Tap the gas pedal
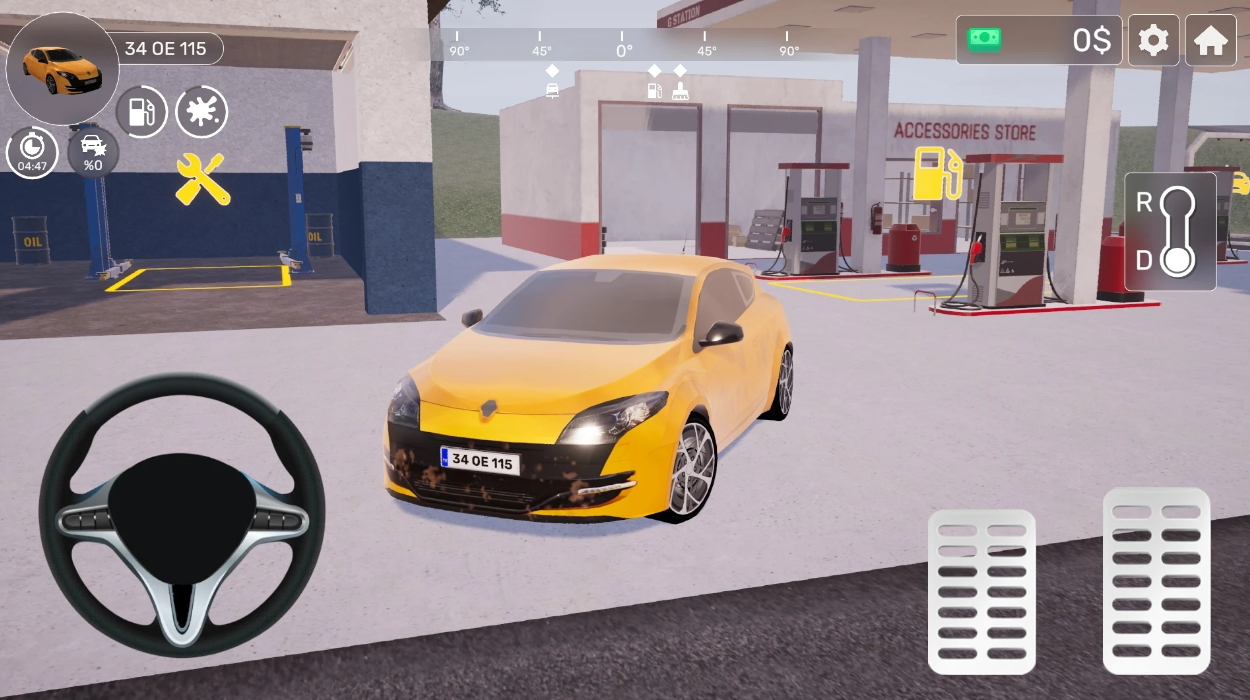Image resolution: width=1250 pixels, height=700 pixels. [x=1156, y=580]
